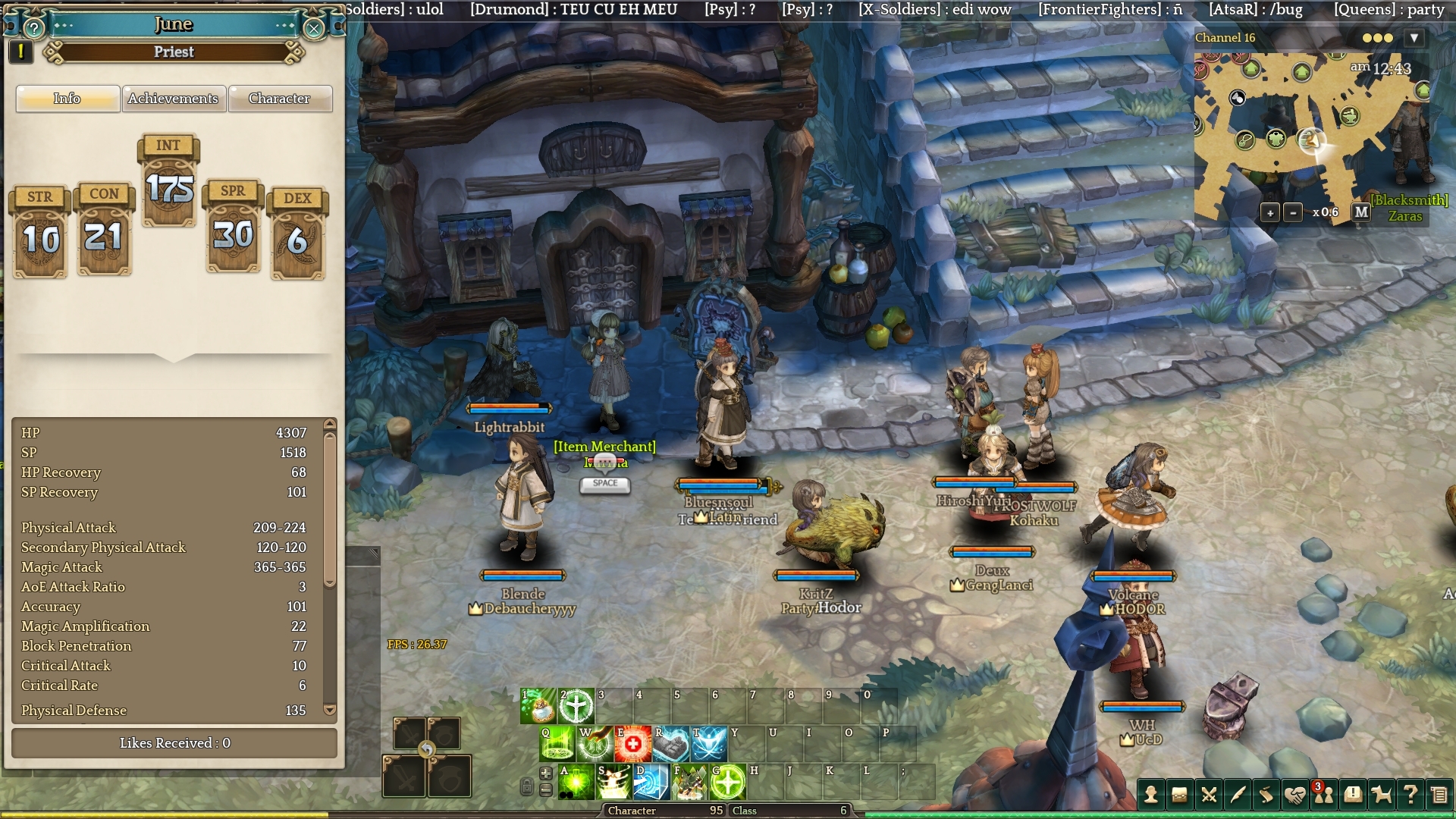
Task: Open the companion pet menu icon
Action: click(1382, 795)
